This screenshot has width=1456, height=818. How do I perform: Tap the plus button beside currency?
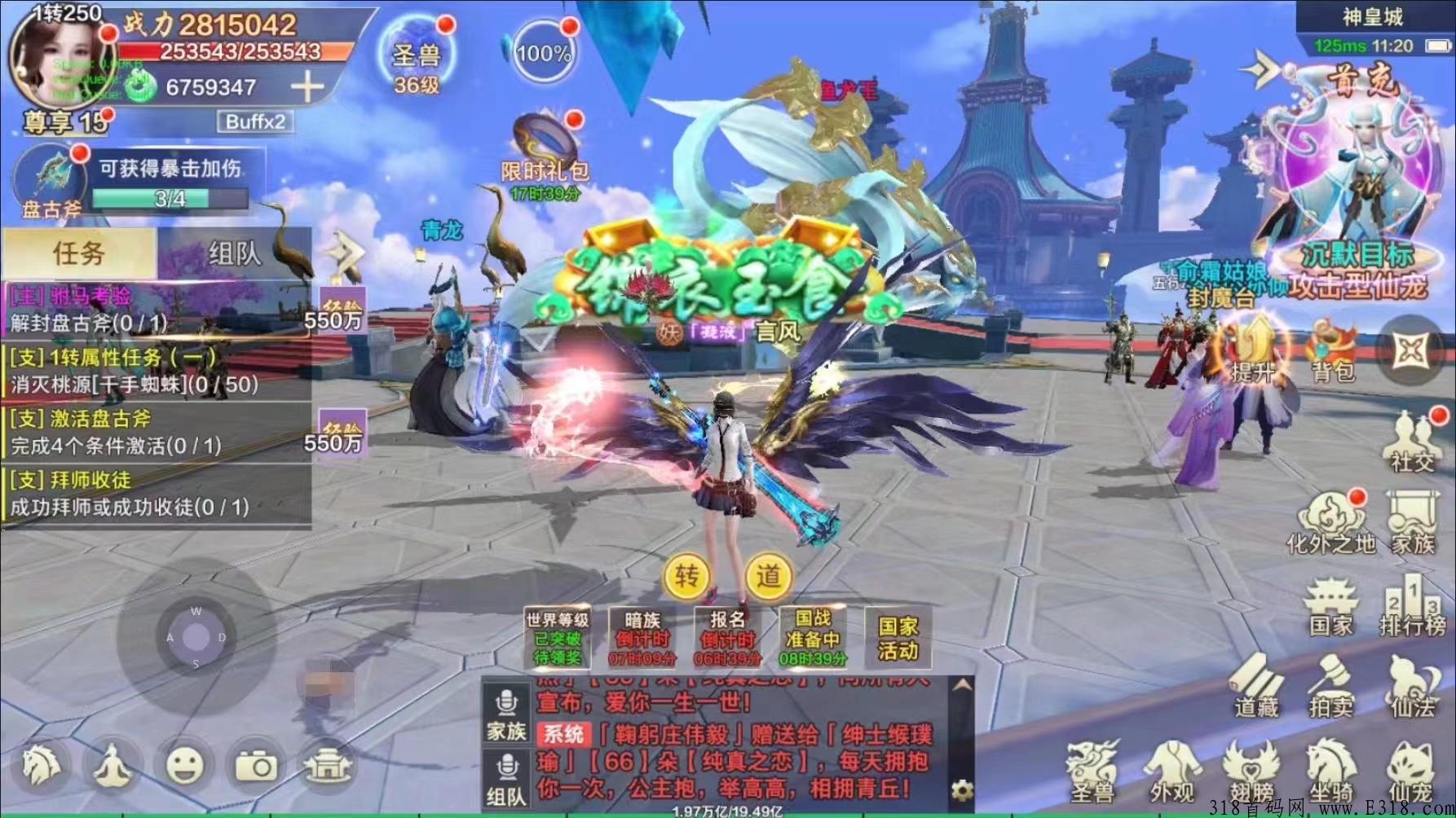tap(307, 86)
